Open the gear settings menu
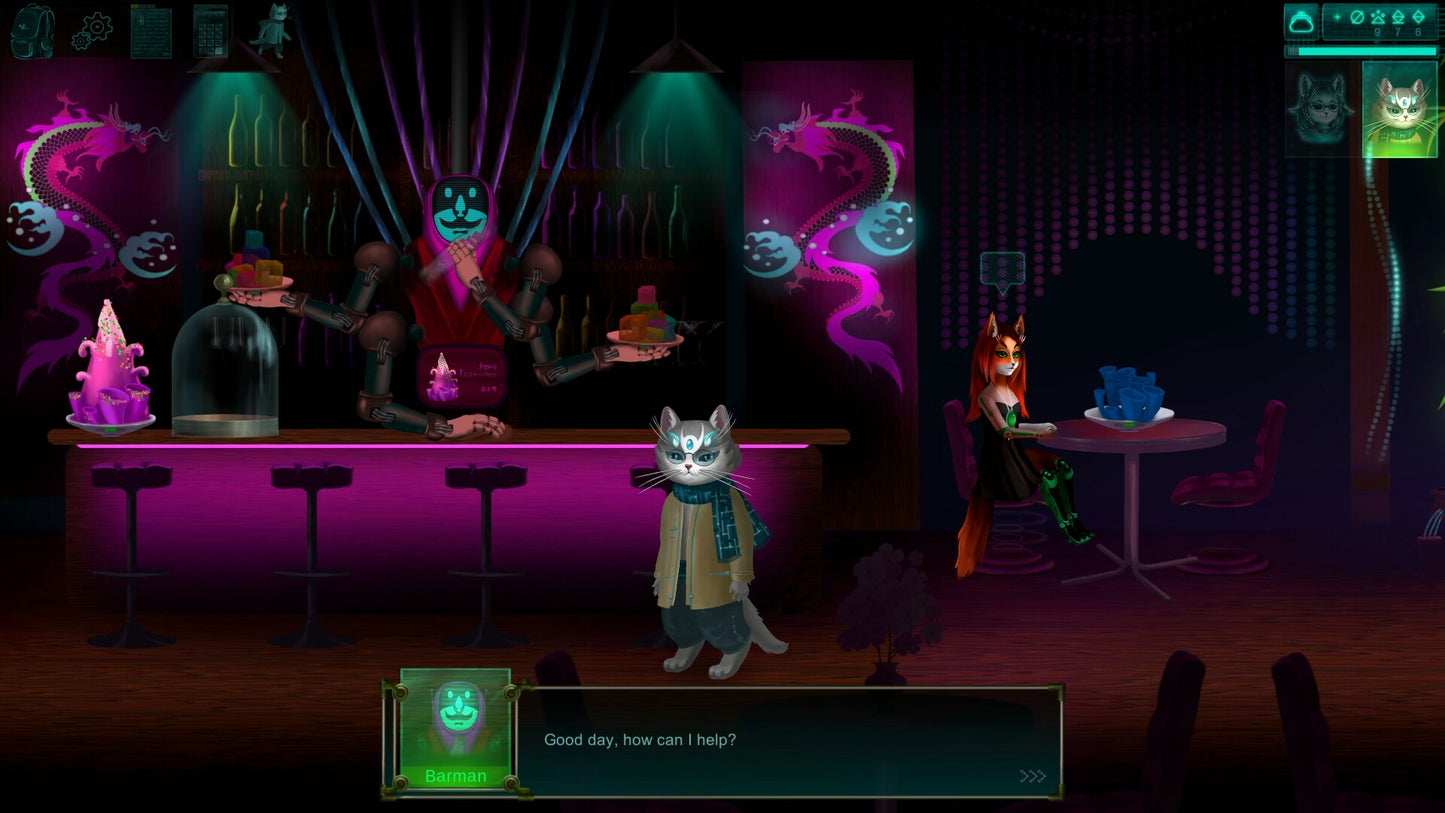Image resolution: width=1445 pixels, height=813 pixels. tap(91, 31)
